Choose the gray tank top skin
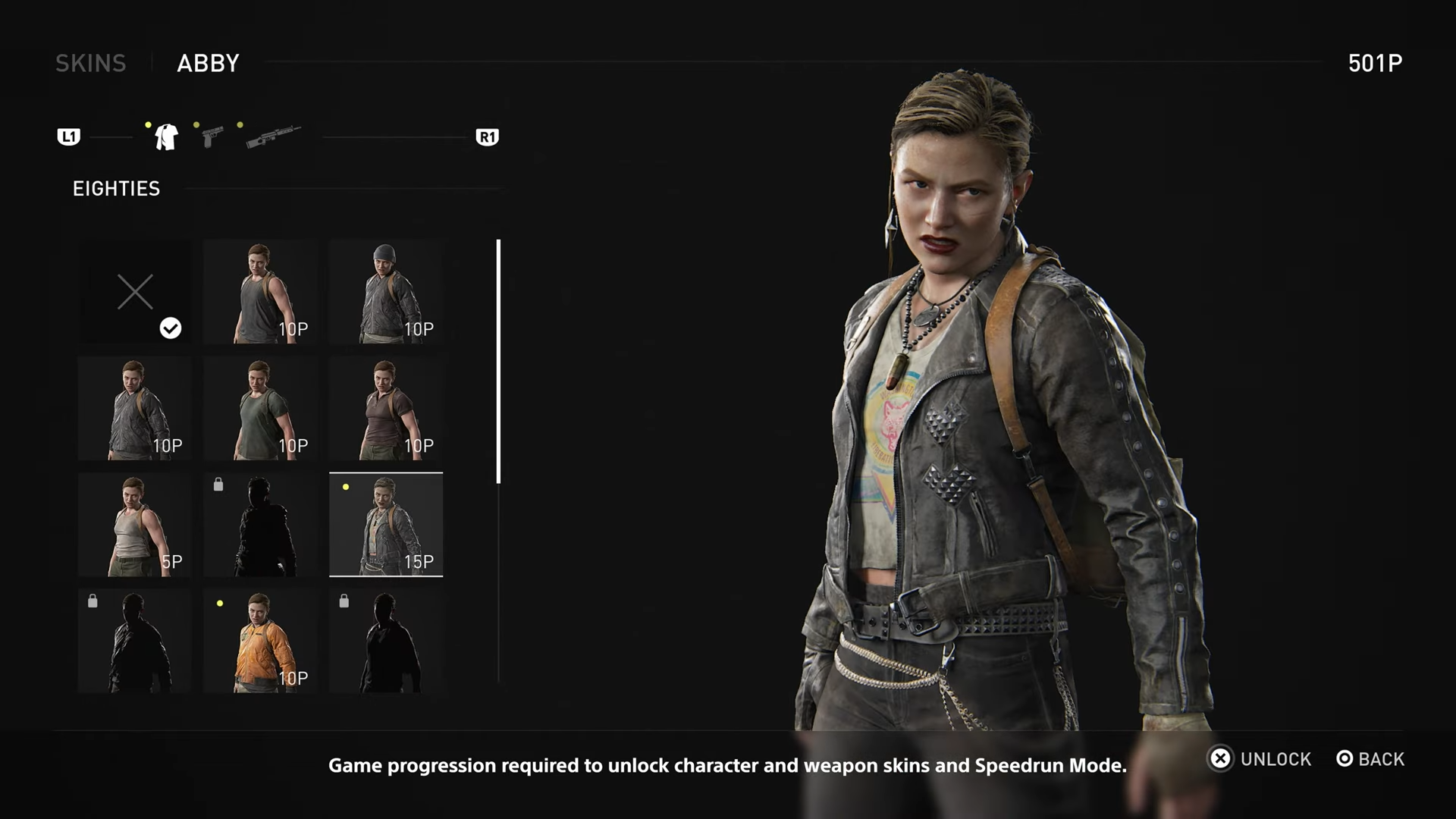This screenshot has width=1456, height=819. pyautogui.click(x=260, y=292)
